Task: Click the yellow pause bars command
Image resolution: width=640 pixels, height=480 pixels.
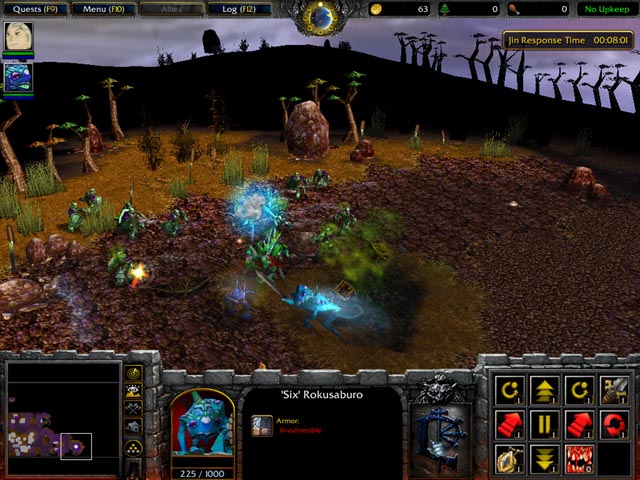Action: pyautogui.click(x=544, y=422)
